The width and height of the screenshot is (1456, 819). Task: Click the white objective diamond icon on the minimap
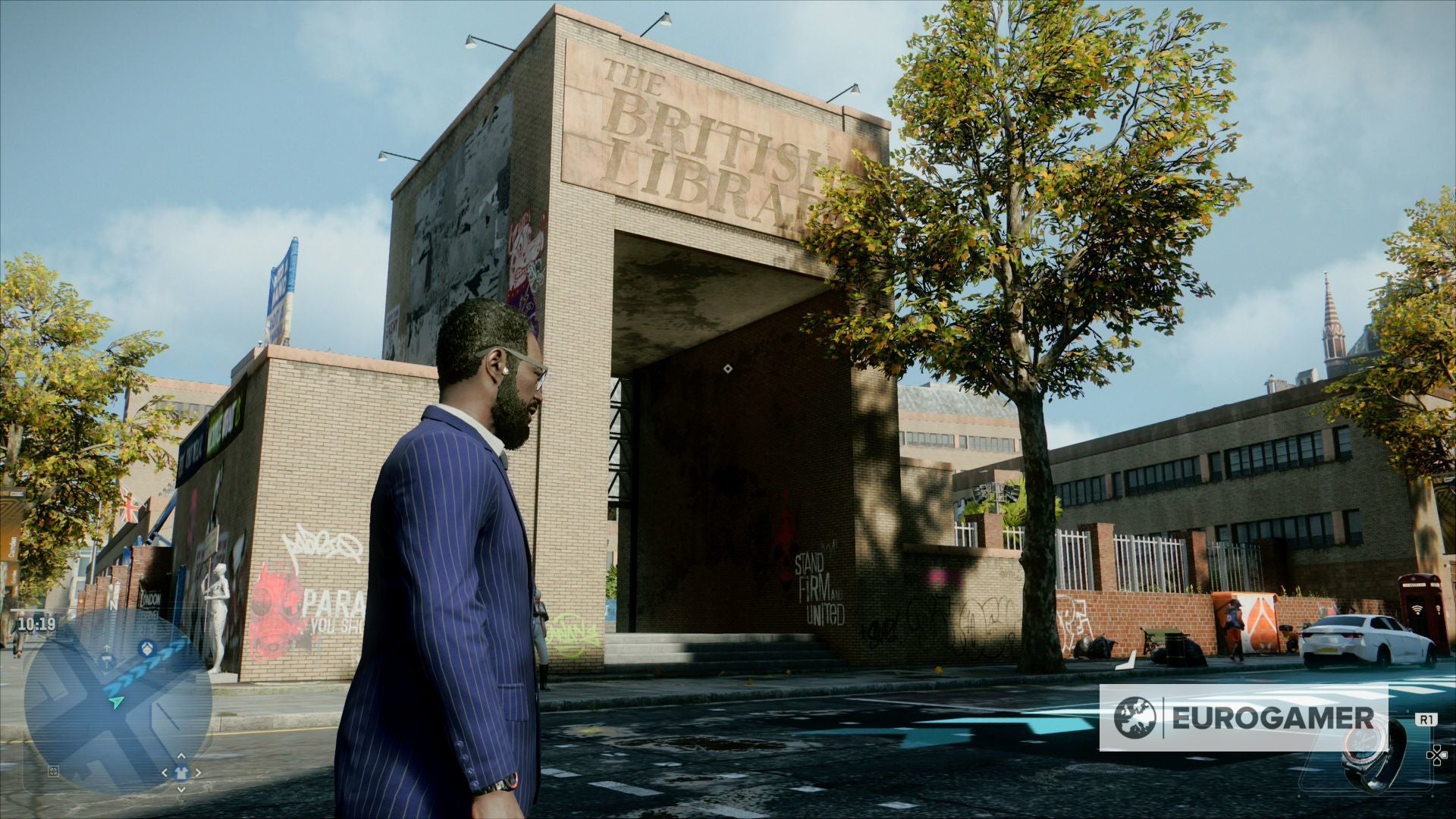click(x=147, y=648)
